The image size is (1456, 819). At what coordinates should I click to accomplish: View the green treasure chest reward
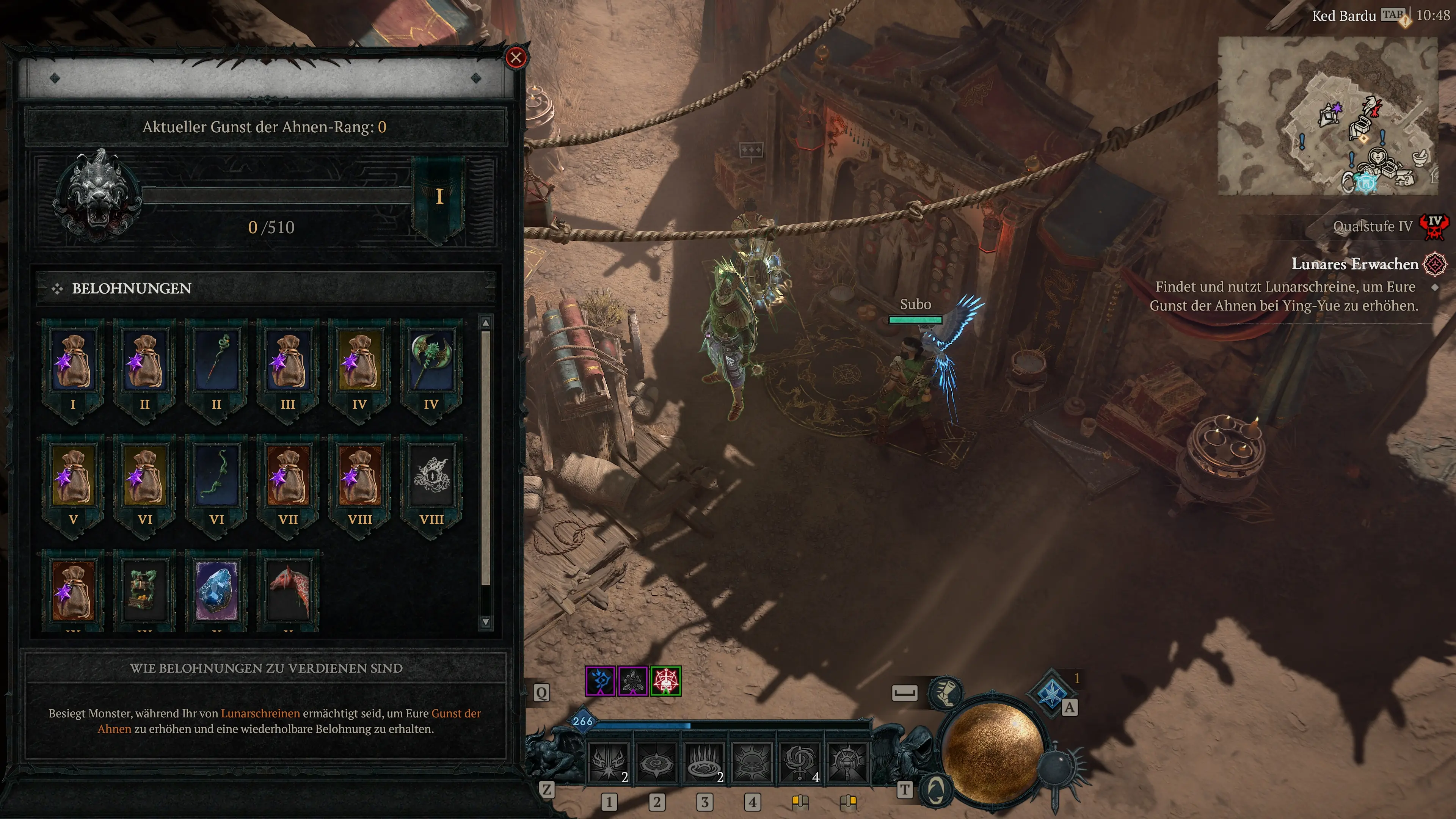pyautogui.click(x=145, y=591)
